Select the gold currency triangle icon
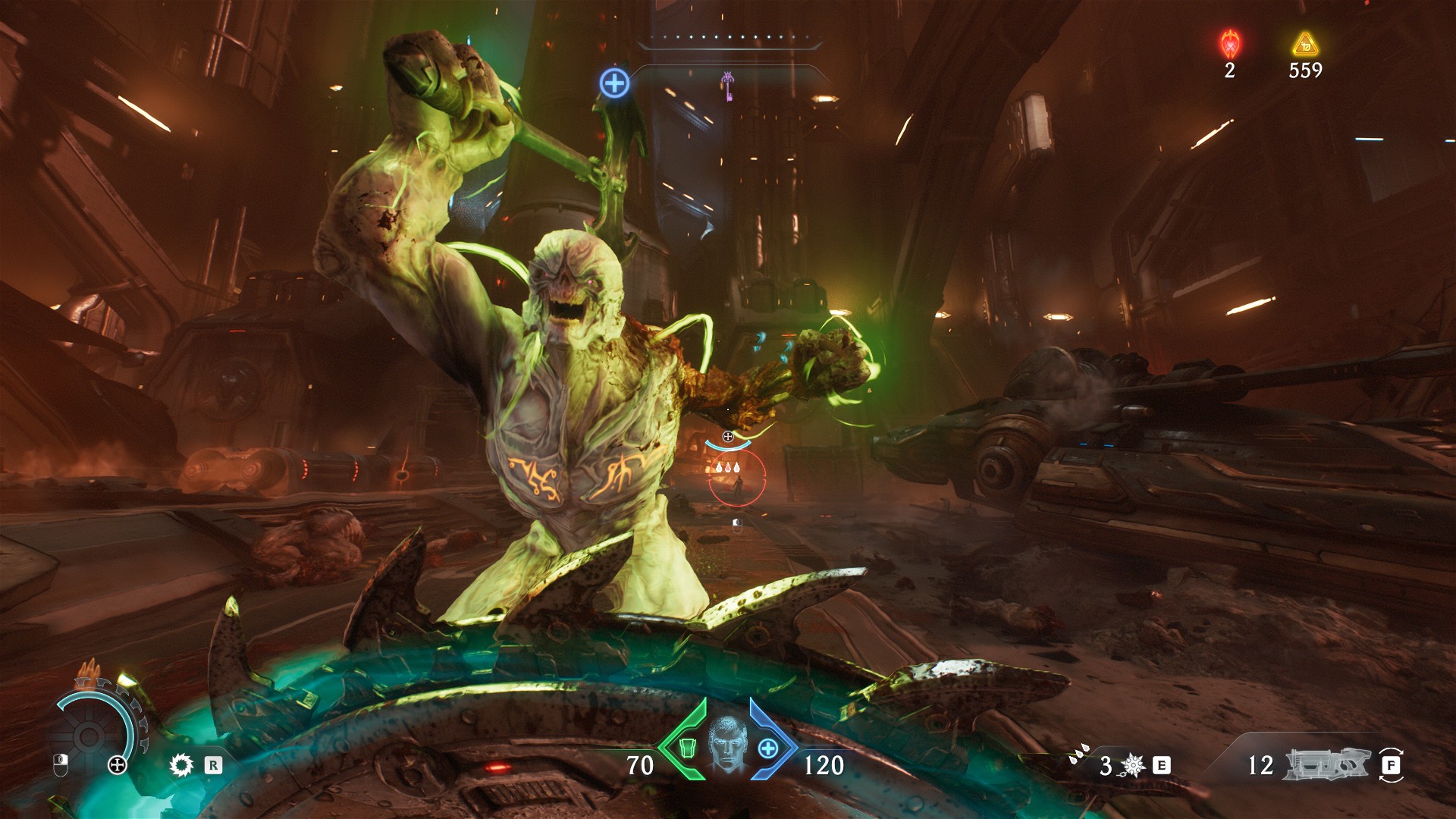This screenshot has height=819, width=1456. coord(1304,45)
